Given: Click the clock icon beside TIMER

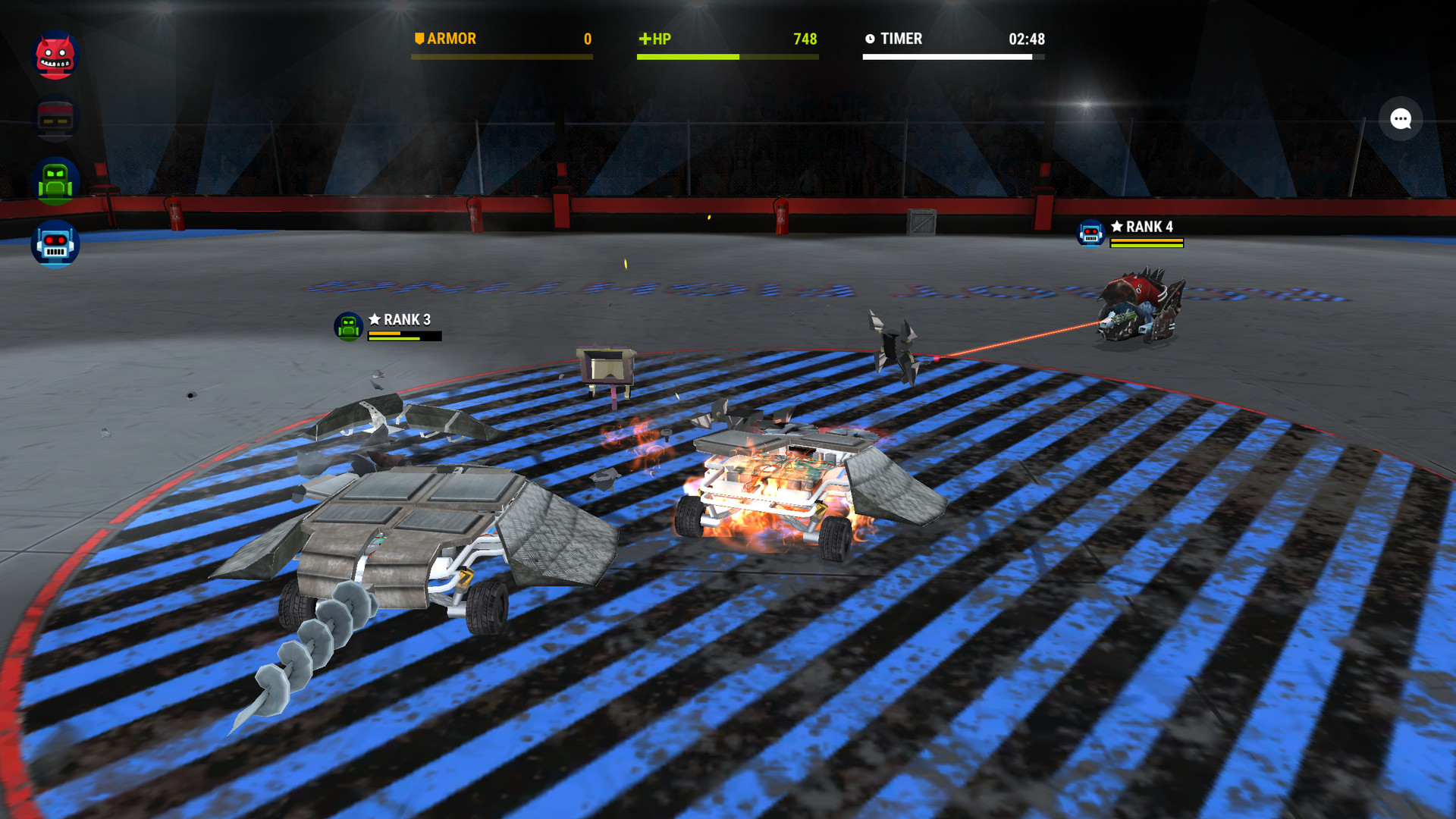Looking at the screenshot, I should (x=870, y=39).
